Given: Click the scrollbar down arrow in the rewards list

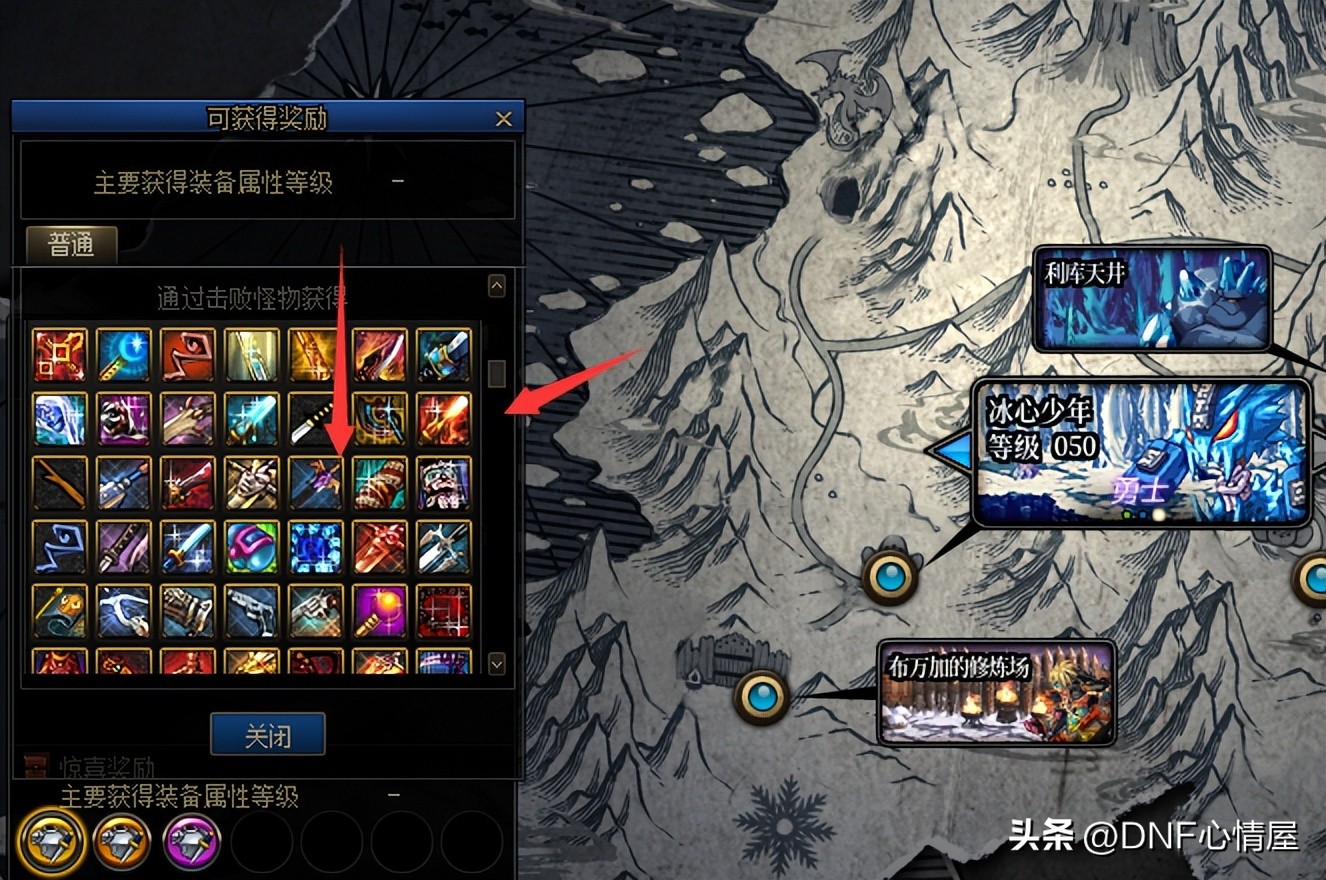Looking at the screenshot, I should 496,662.
